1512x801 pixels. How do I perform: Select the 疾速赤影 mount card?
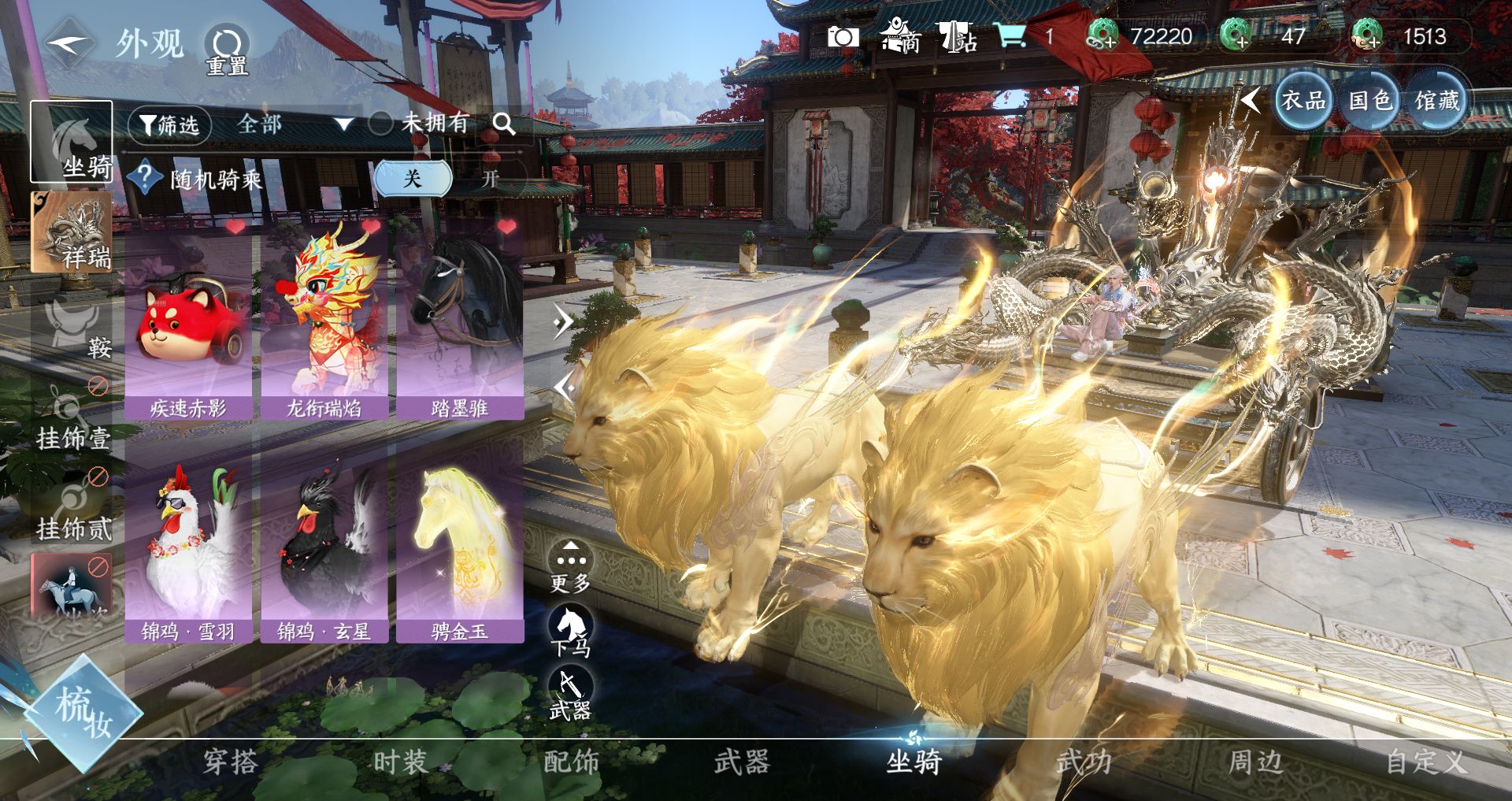tap(188, 323)
